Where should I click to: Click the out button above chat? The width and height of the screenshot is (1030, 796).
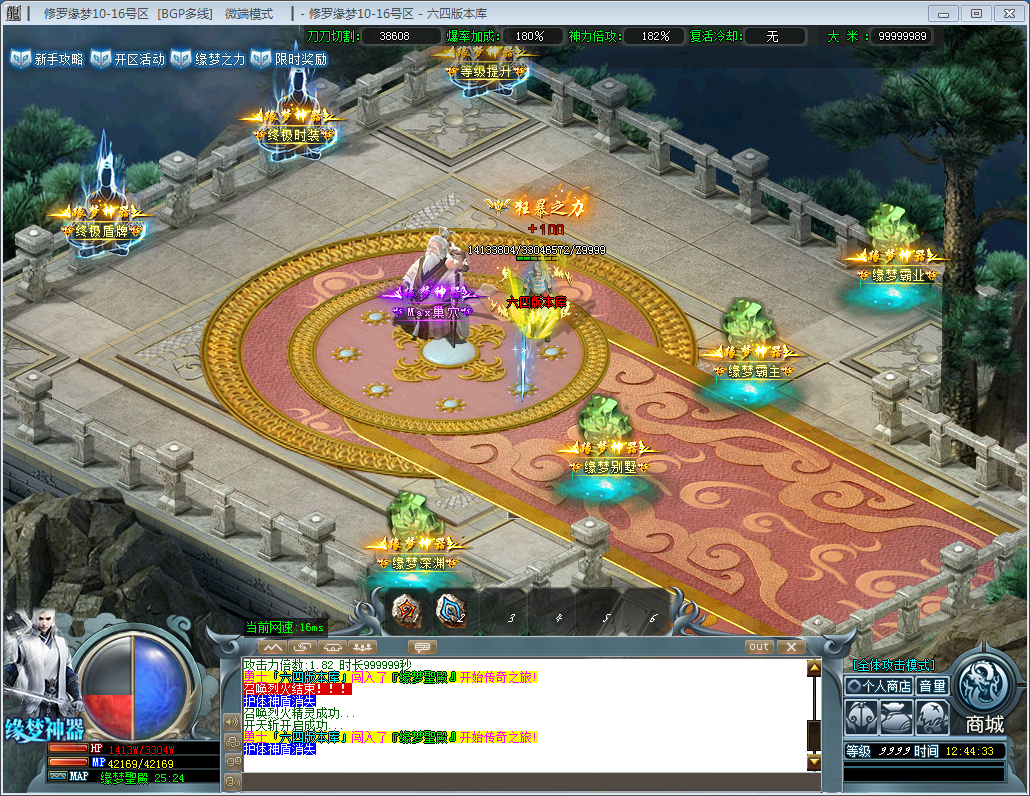click(759, 647)
